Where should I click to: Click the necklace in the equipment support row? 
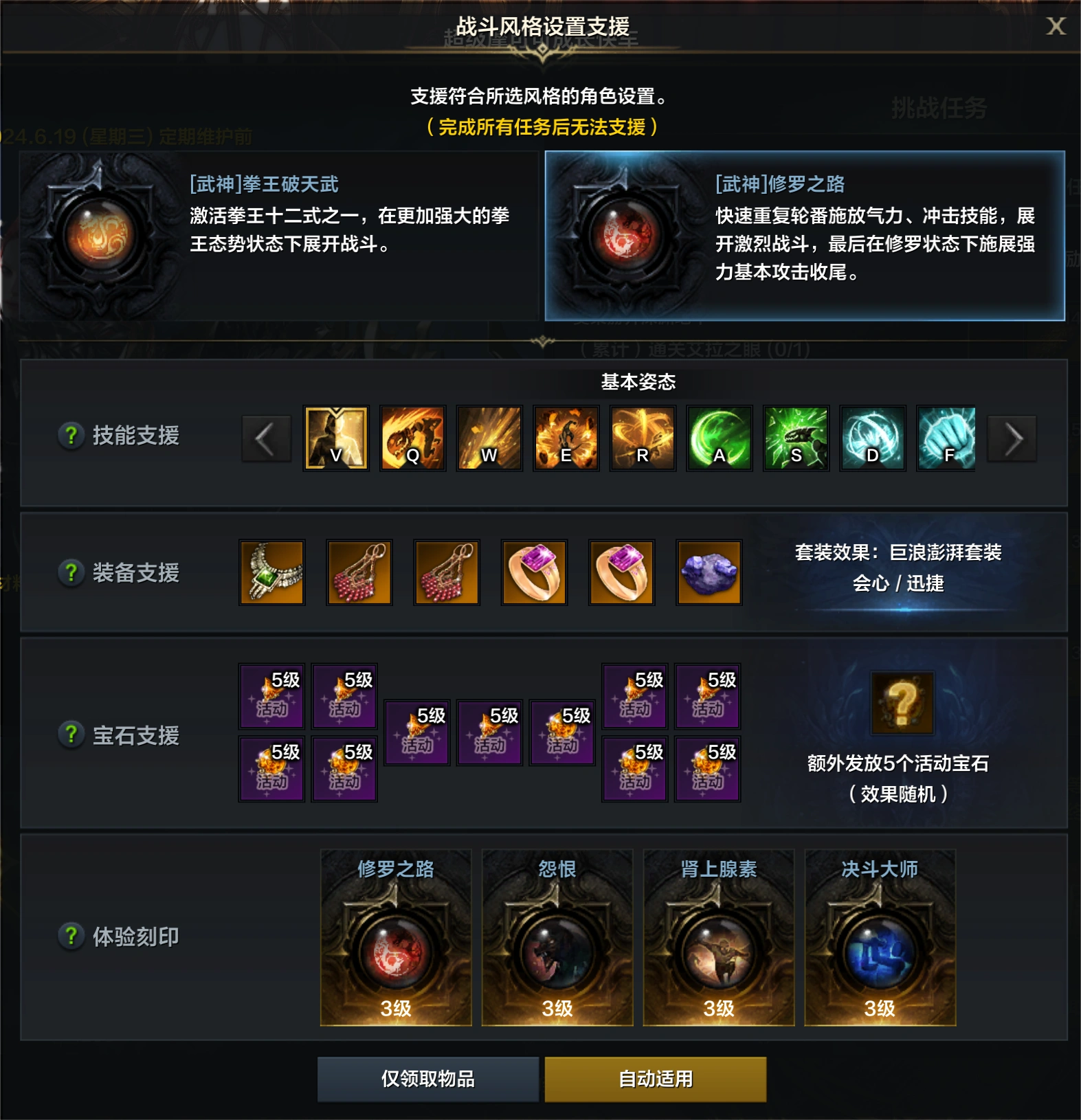[x=273, y=572]
